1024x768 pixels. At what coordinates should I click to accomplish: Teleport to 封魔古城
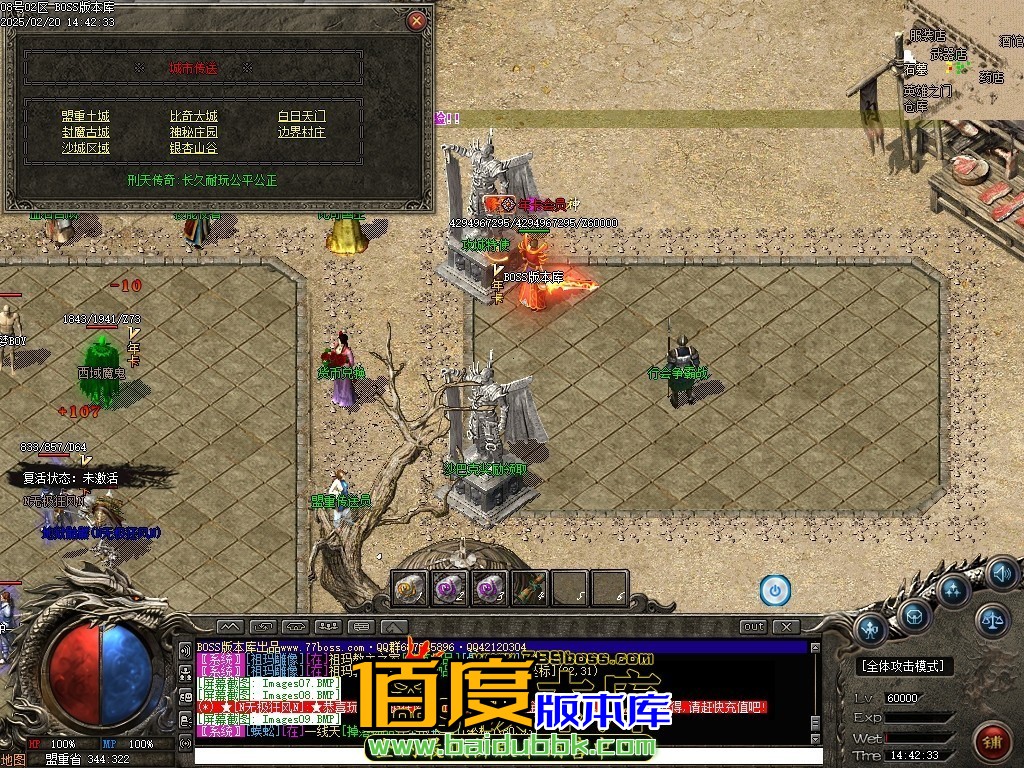(x=85, y=132)
